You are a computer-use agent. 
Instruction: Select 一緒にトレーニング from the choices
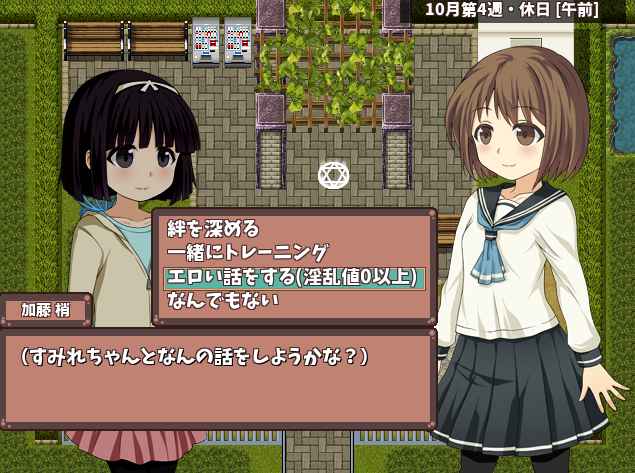click(247, 254)
